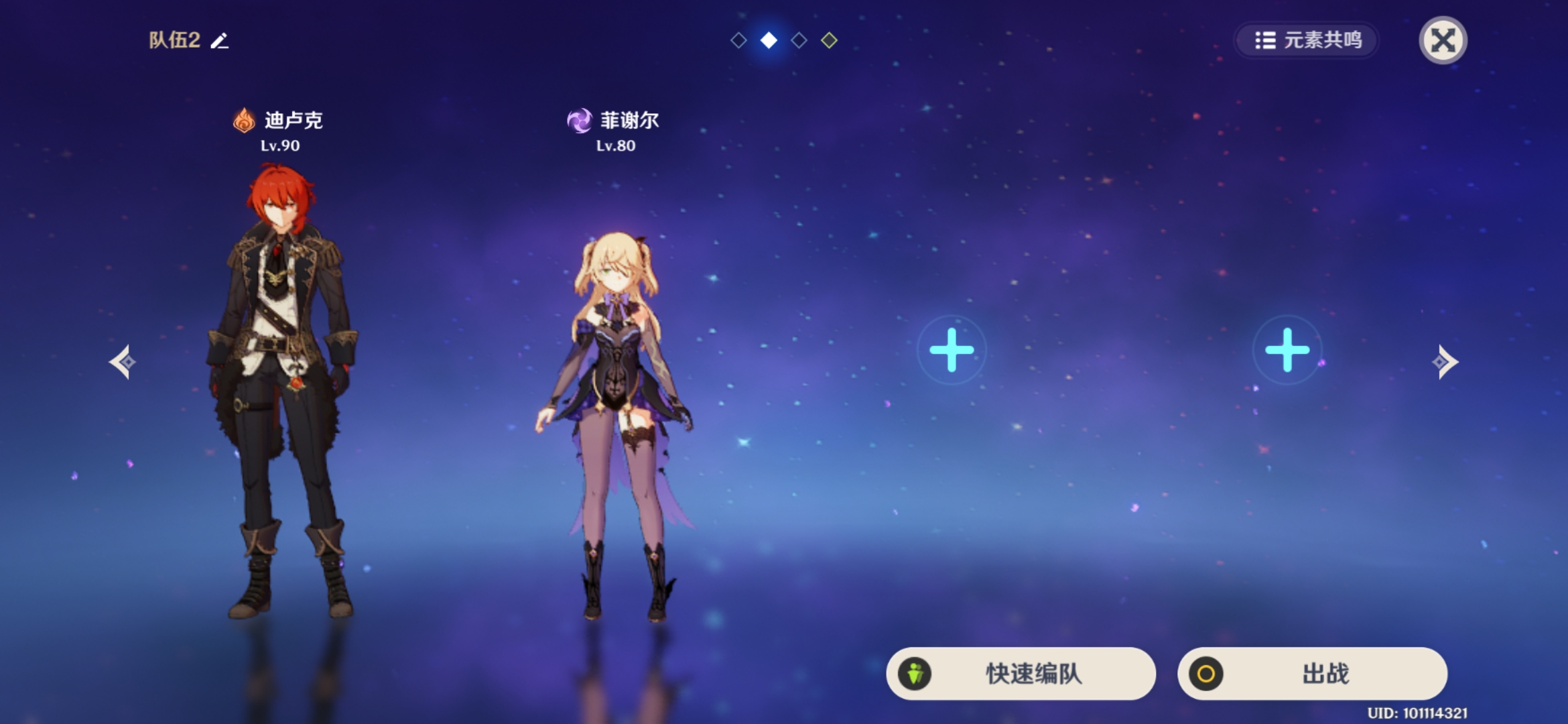
Task: Select Diluc (迪卢克) in the party lineup
Action: click(281, 389)
